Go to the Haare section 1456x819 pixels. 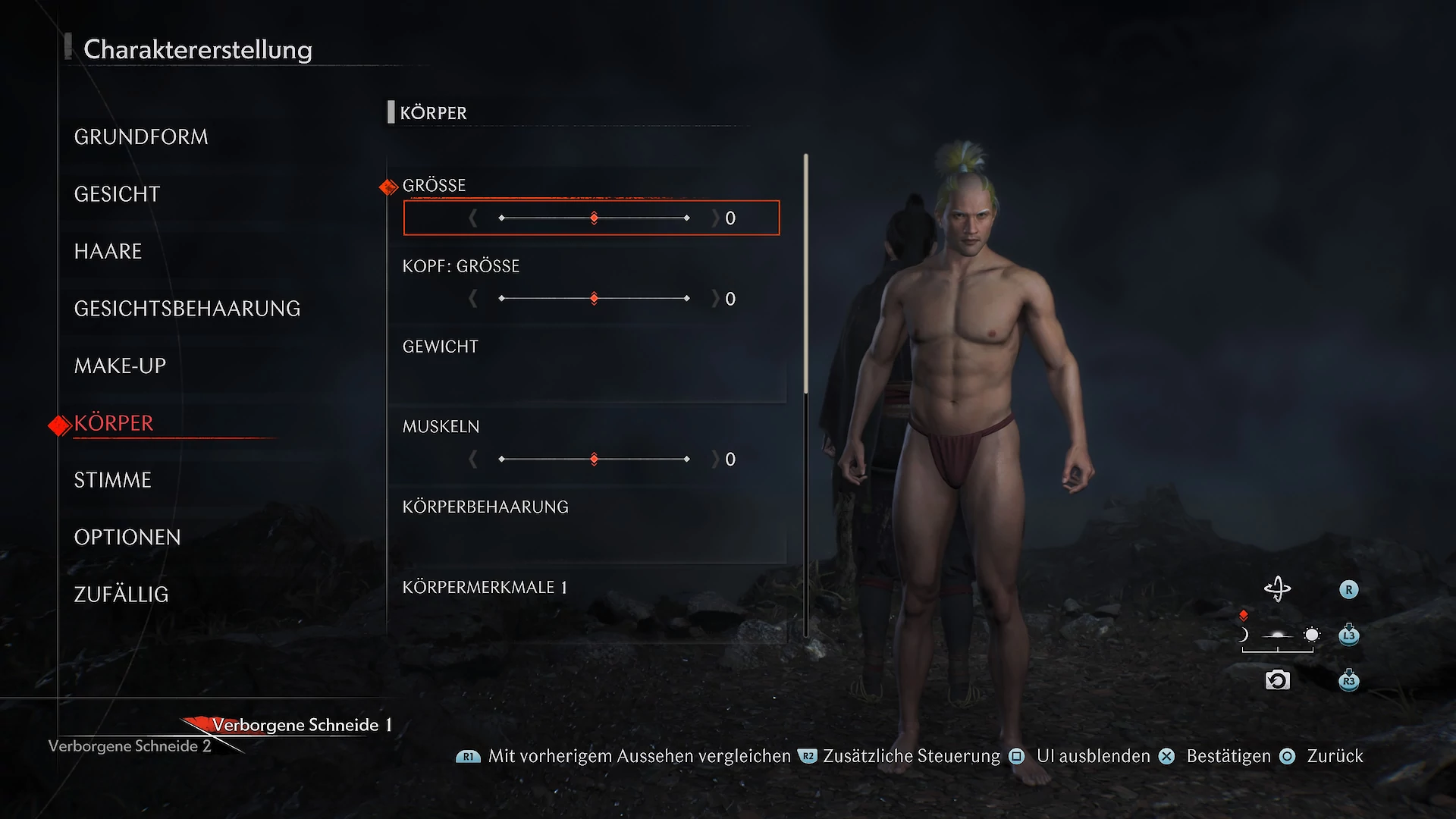108,252
